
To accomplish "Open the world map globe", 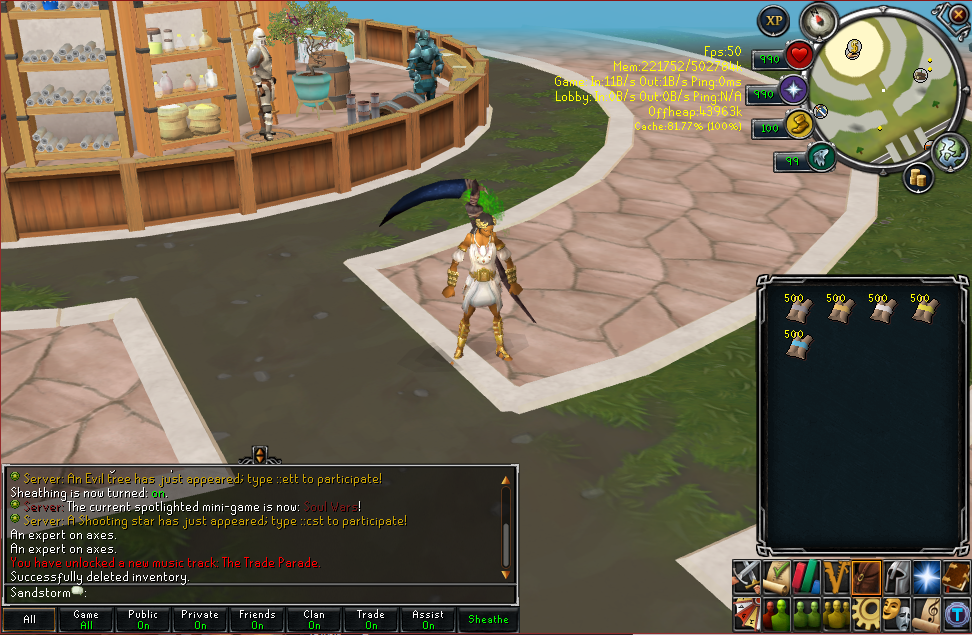I will (947, 151).
